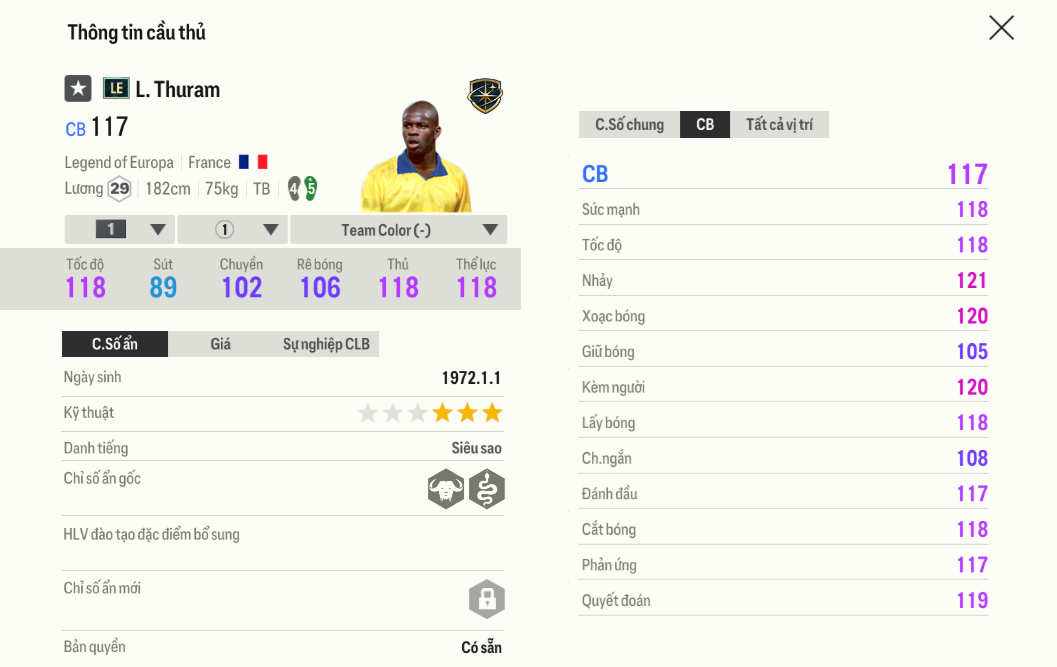Click the locked new trait slot

point(487,599)
